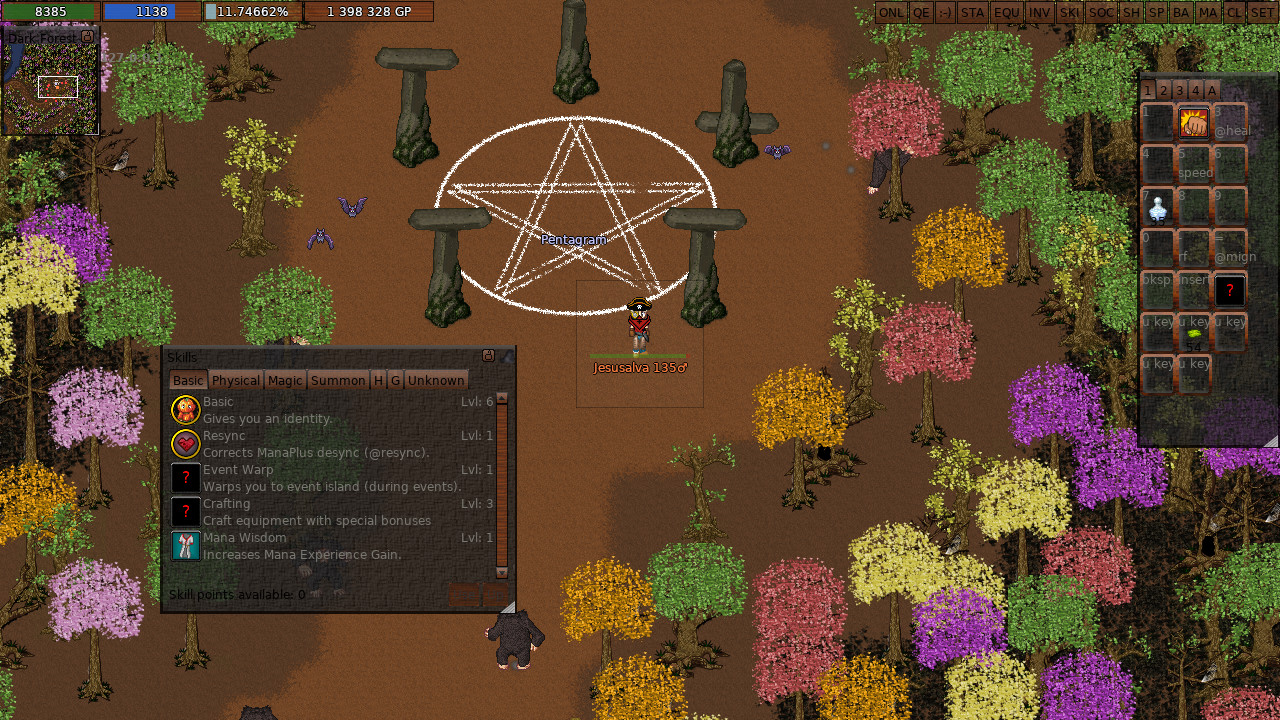Viewport: 1280px width, 720px height.
Task: Toggle the minimap with its corner button
Action: 87,37
